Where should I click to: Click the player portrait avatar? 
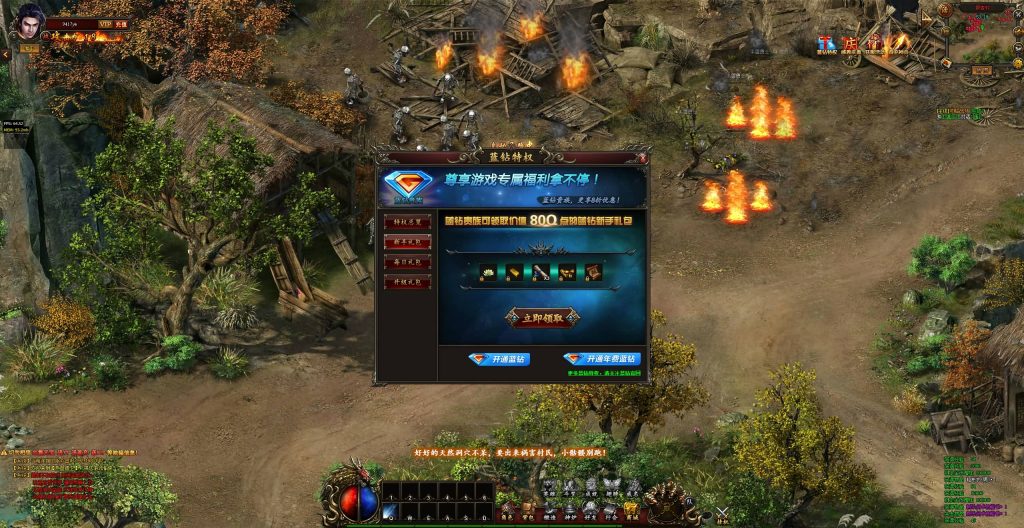pos(23,22)
